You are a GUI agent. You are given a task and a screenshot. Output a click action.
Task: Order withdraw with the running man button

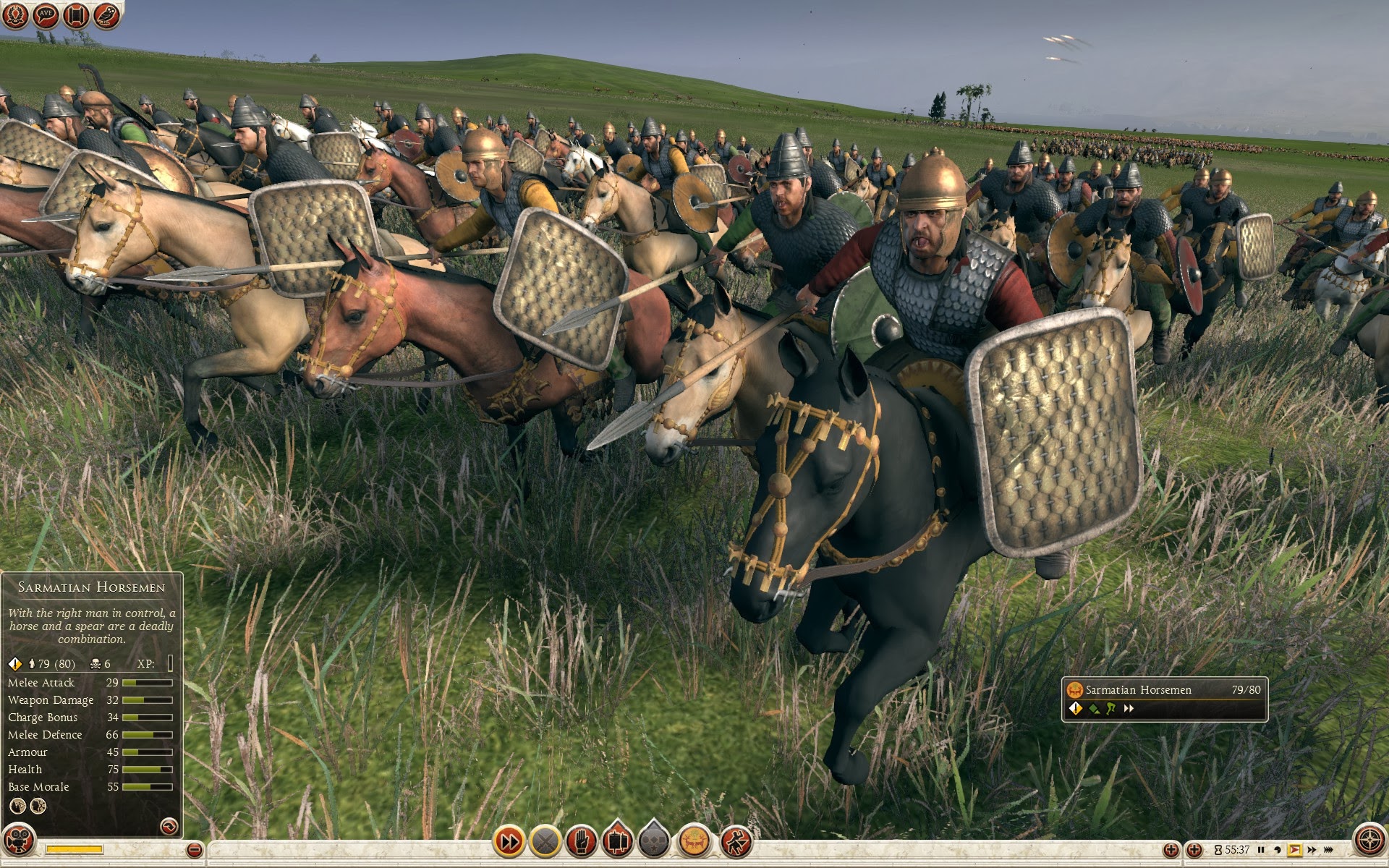[x=736, y=841]
